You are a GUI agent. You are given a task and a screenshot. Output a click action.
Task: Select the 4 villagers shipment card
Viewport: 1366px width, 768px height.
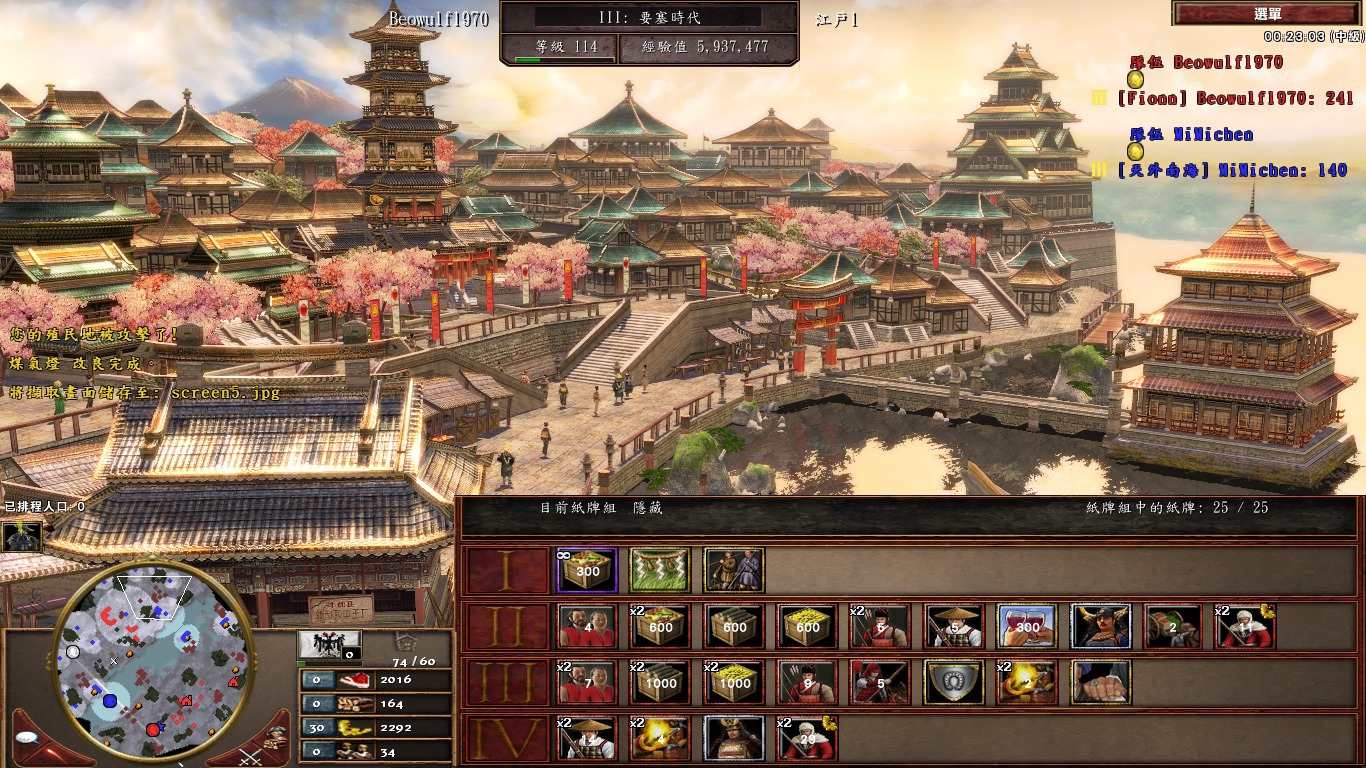587,626
